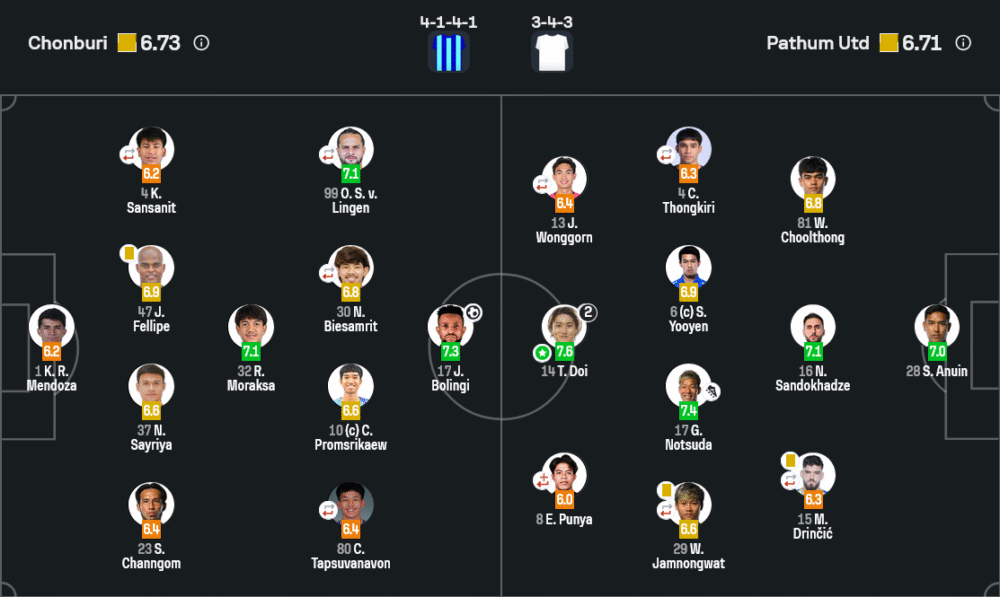The width and height of the screenshot is (1000, 597).
Task: Choose W. Choolthong's player portrait
Action: click(812, 179)
